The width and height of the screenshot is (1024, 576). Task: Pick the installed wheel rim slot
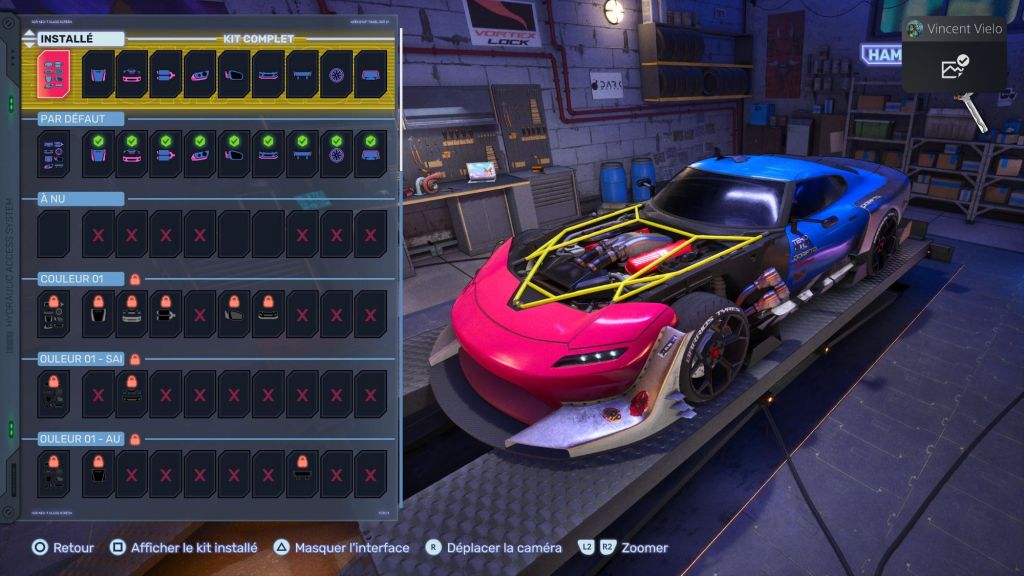click(x=336, y=74)
